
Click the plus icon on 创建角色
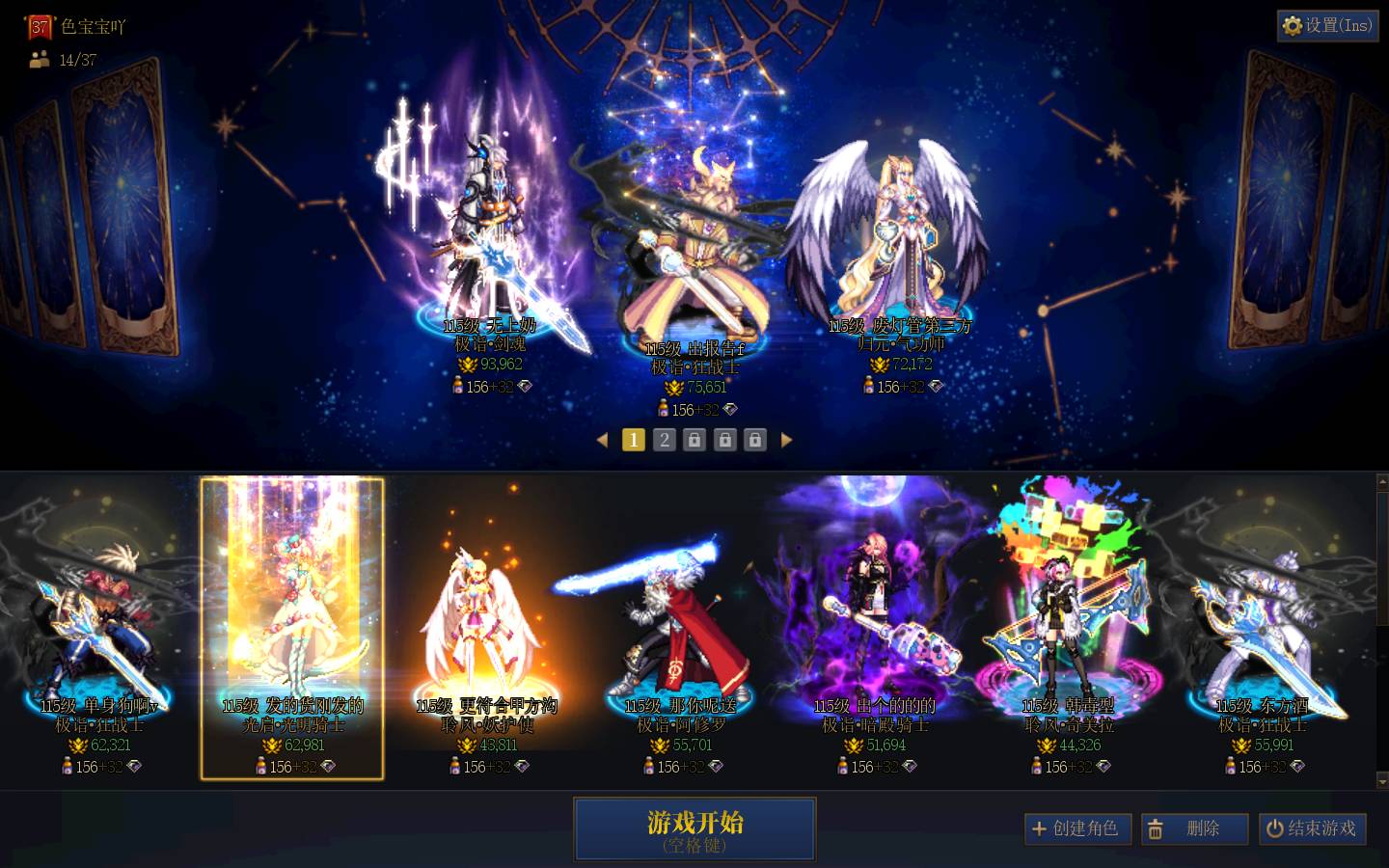[1040, 828]
